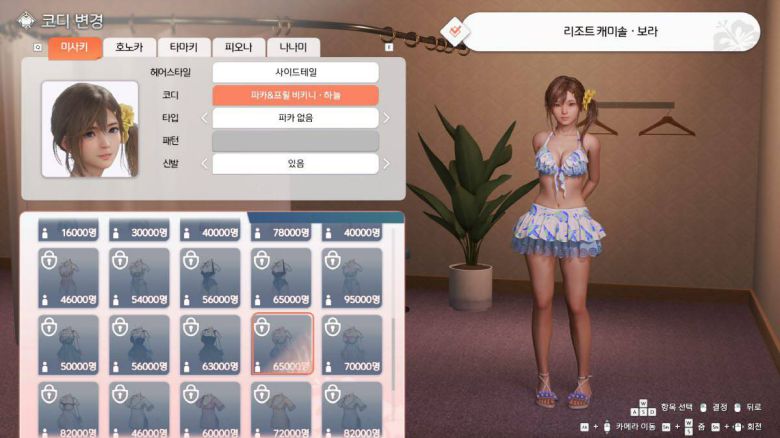Switch to the 타마키 character tab
This screenshot has width=780, height=438.
point(184,47)
